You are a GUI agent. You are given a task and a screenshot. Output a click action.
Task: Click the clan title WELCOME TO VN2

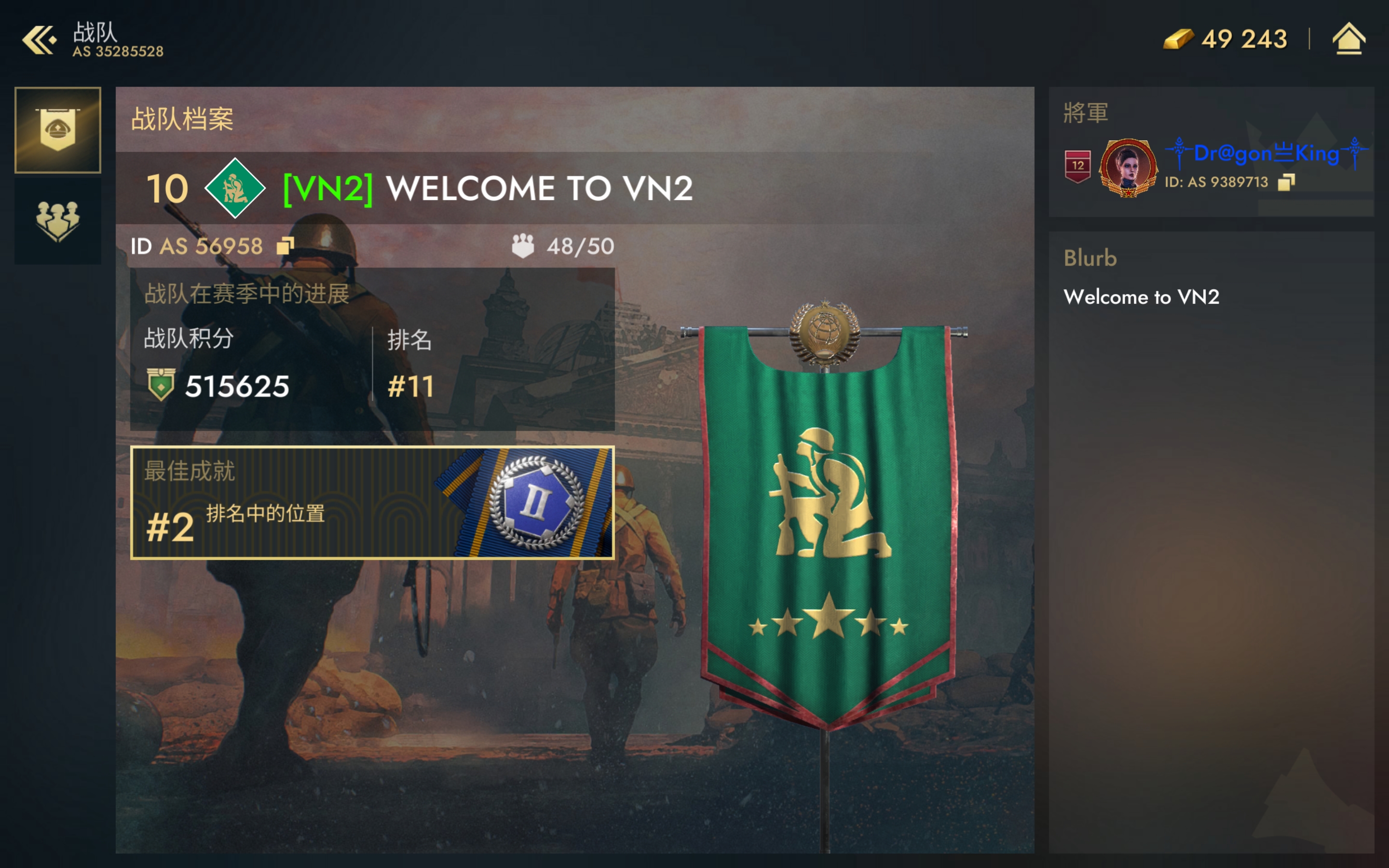pyautogui.click(x=544, y=188)
